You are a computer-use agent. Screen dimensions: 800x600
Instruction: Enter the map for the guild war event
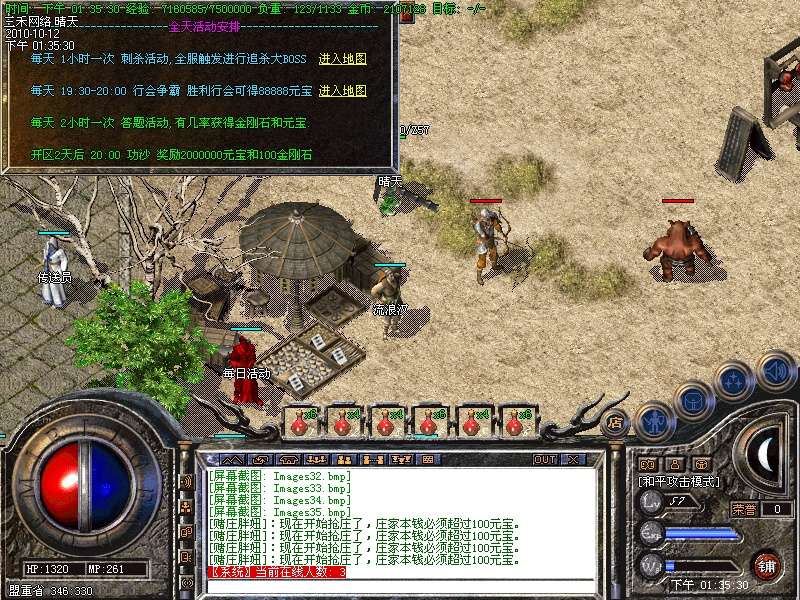(x=342, y=91)
